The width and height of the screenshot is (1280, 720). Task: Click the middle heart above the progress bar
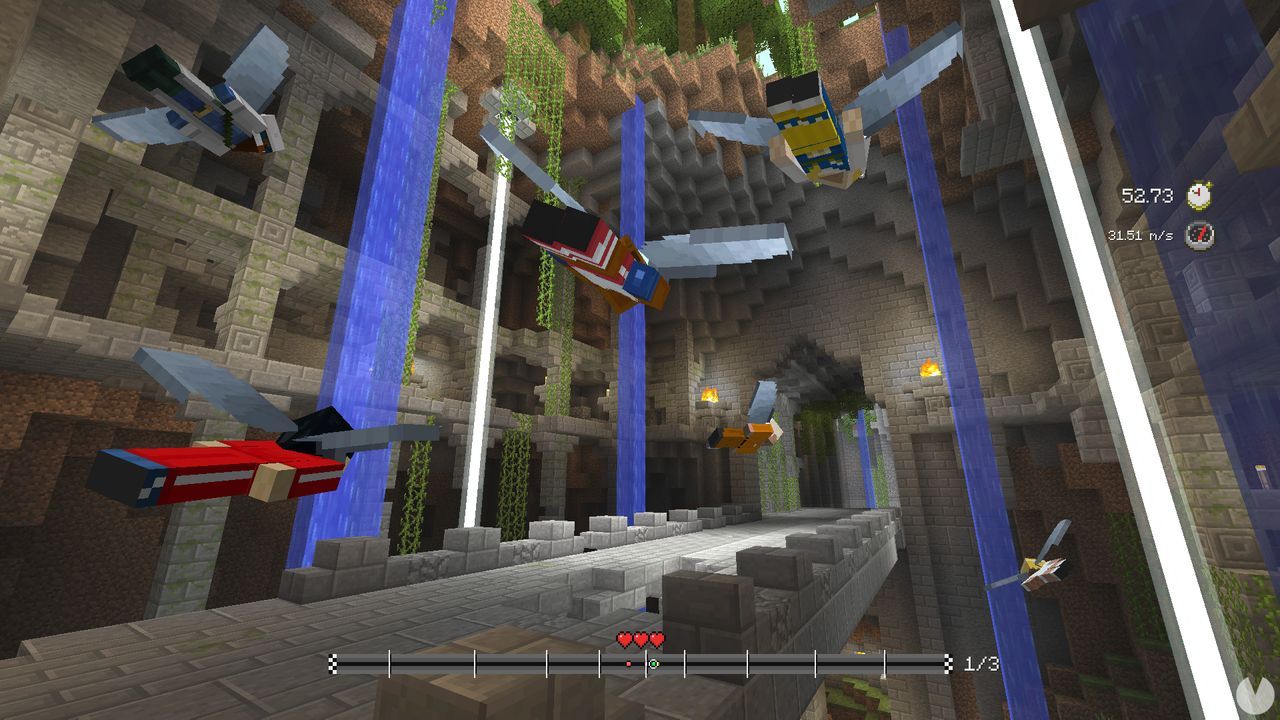tap(640, 637)
